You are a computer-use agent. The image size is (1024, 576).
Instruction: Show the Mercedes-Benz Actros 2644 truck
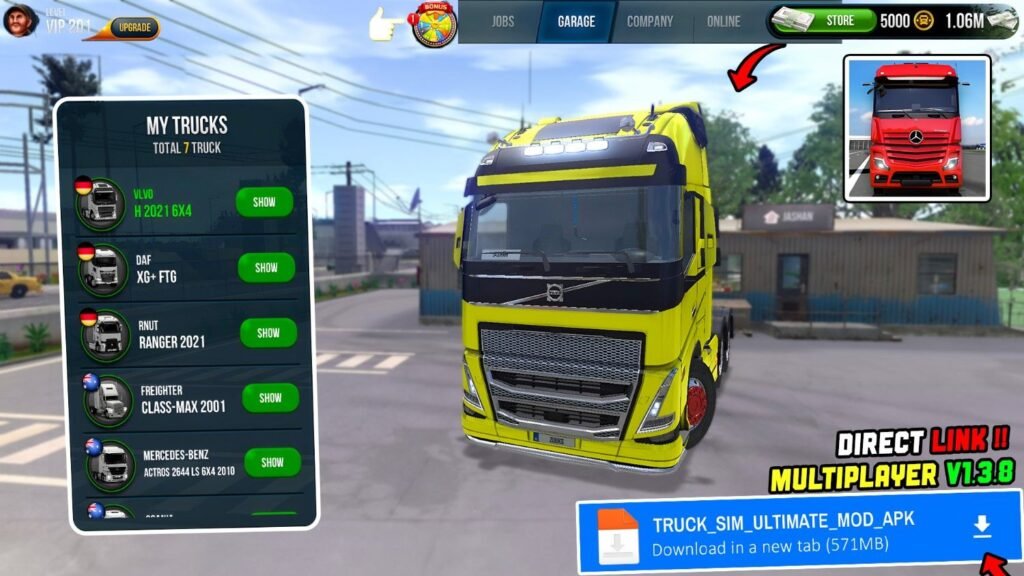(272, 463)
